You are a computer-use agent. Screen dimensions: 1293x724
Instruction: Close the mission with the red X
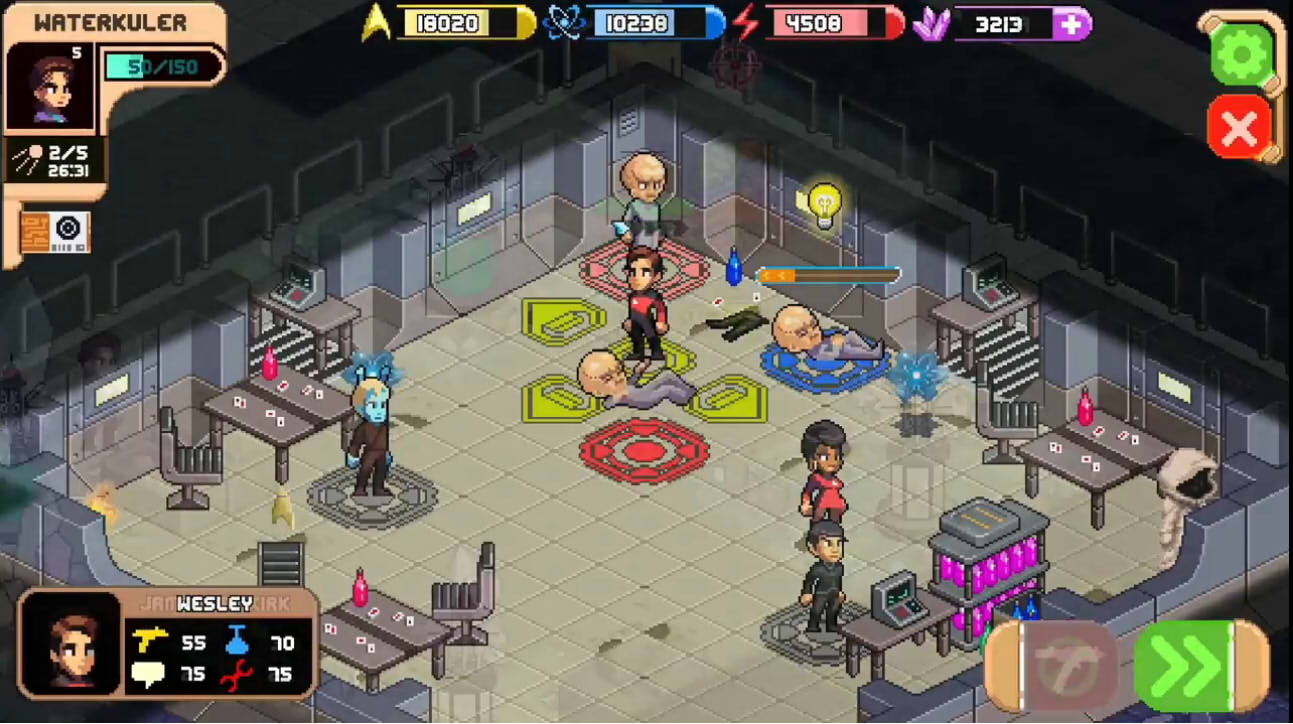[x=1239, y=127]
